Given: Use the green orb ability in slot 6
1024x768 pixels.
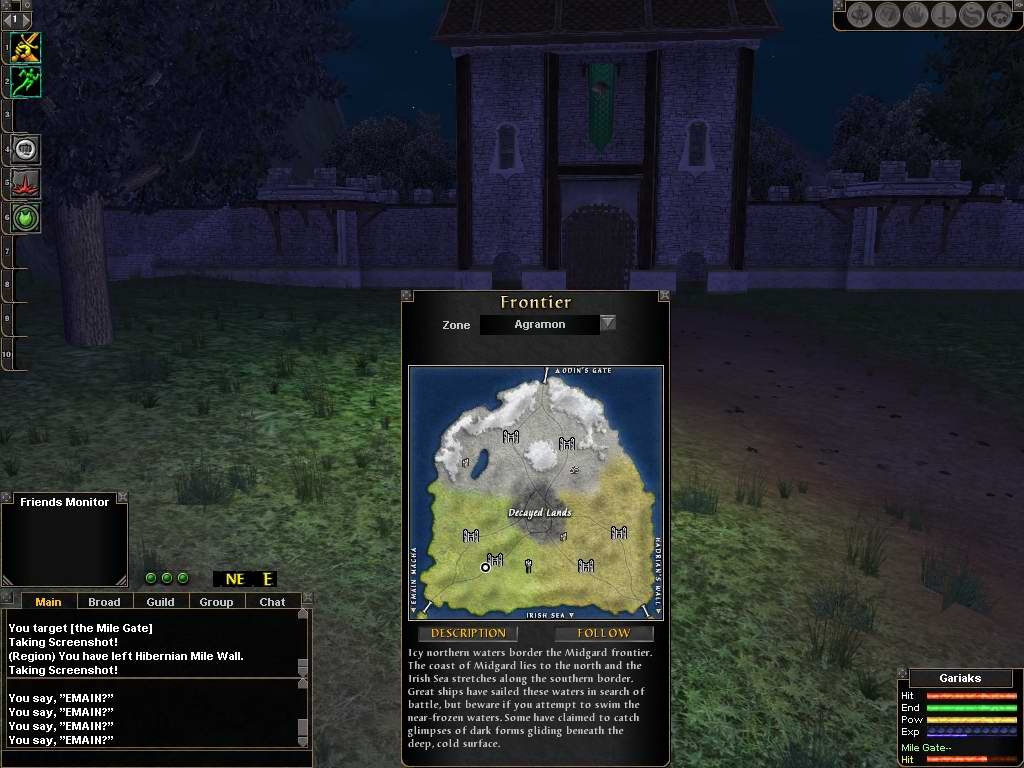Looking at the screenshot, I should (x=26, y=218).
